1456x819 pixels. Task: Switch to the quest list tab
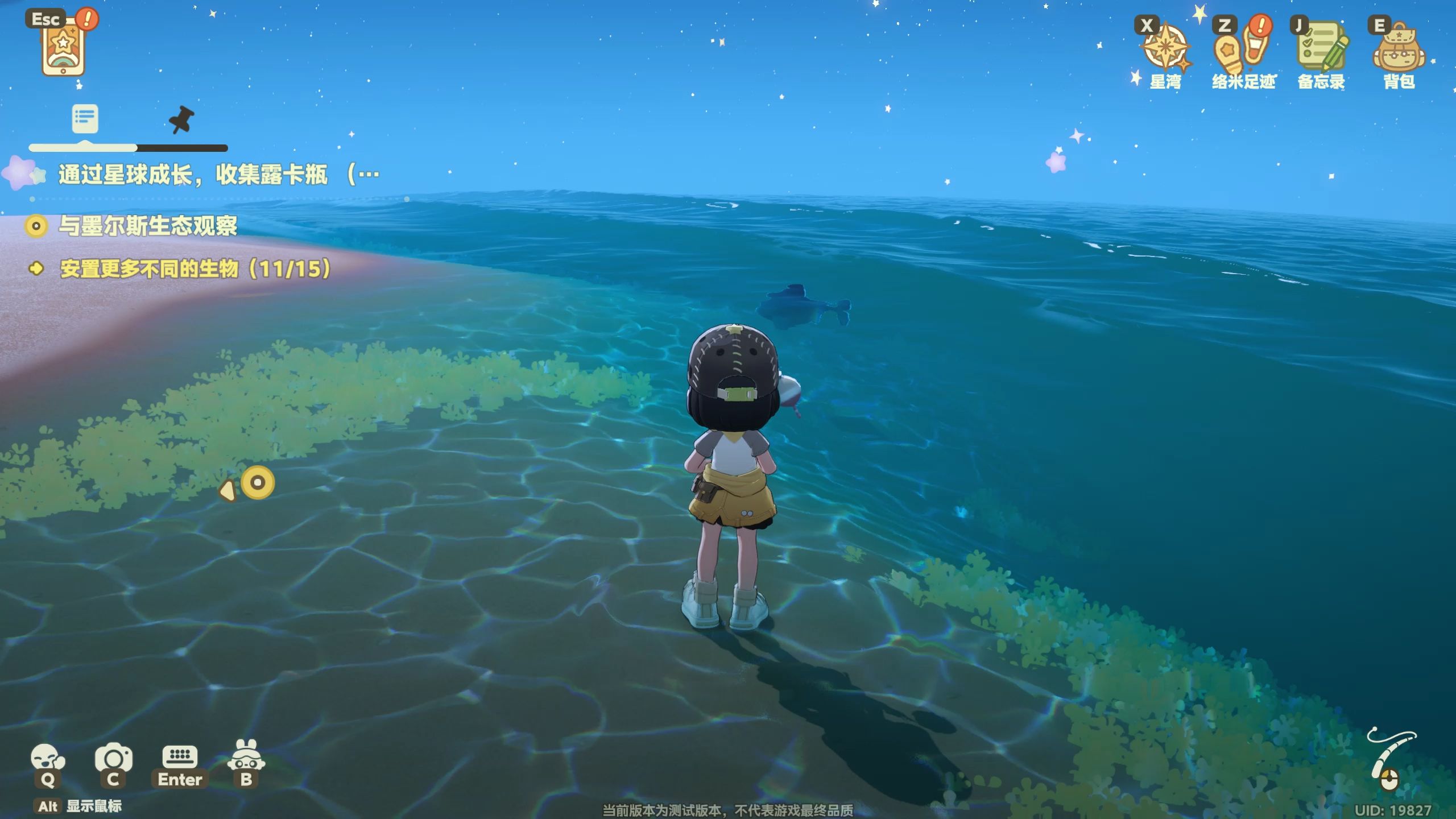coord(85,118)
